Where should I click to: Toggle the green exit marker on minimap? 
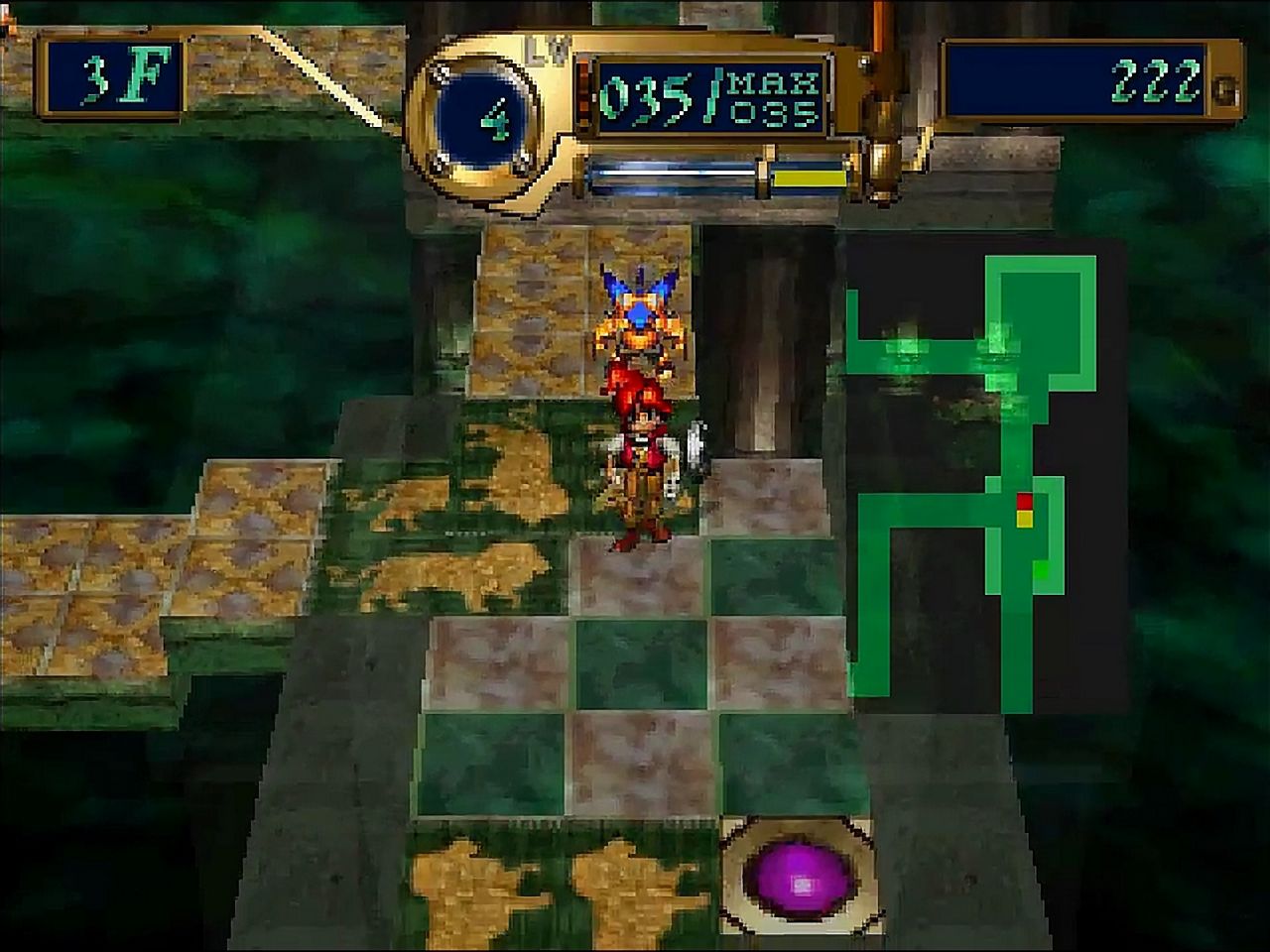pos(1040,568)
